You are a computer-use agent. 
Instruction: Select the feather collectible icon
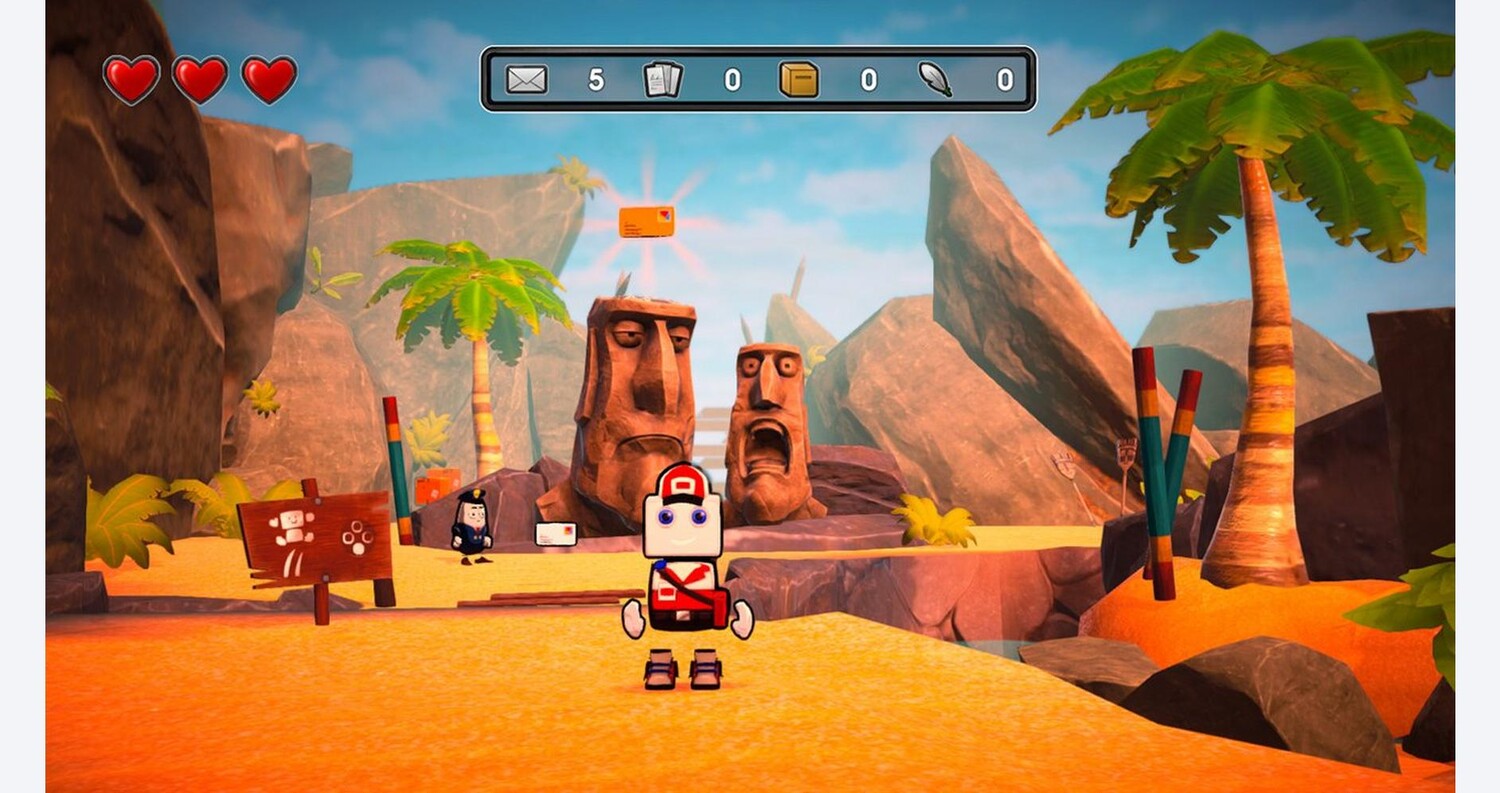[935, 79]
